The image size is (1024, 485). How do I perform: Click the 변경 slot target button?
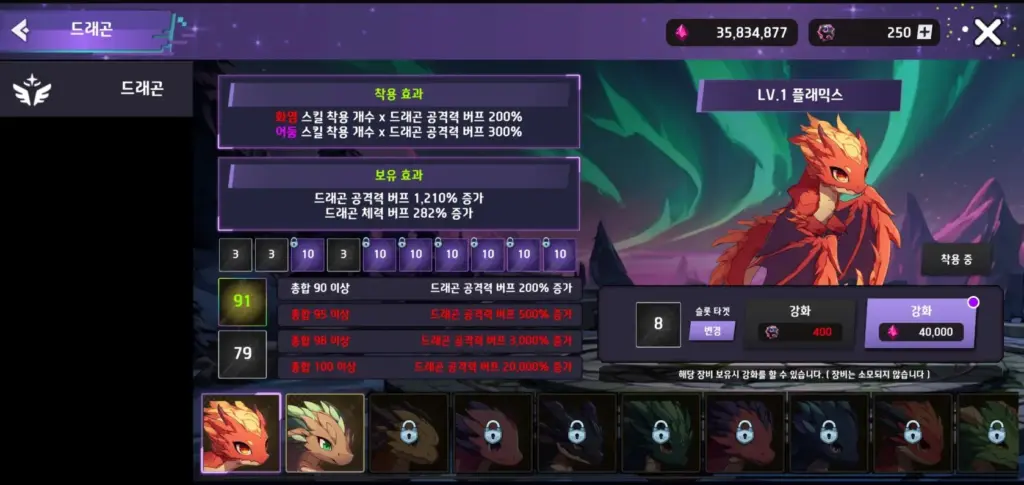712,331
